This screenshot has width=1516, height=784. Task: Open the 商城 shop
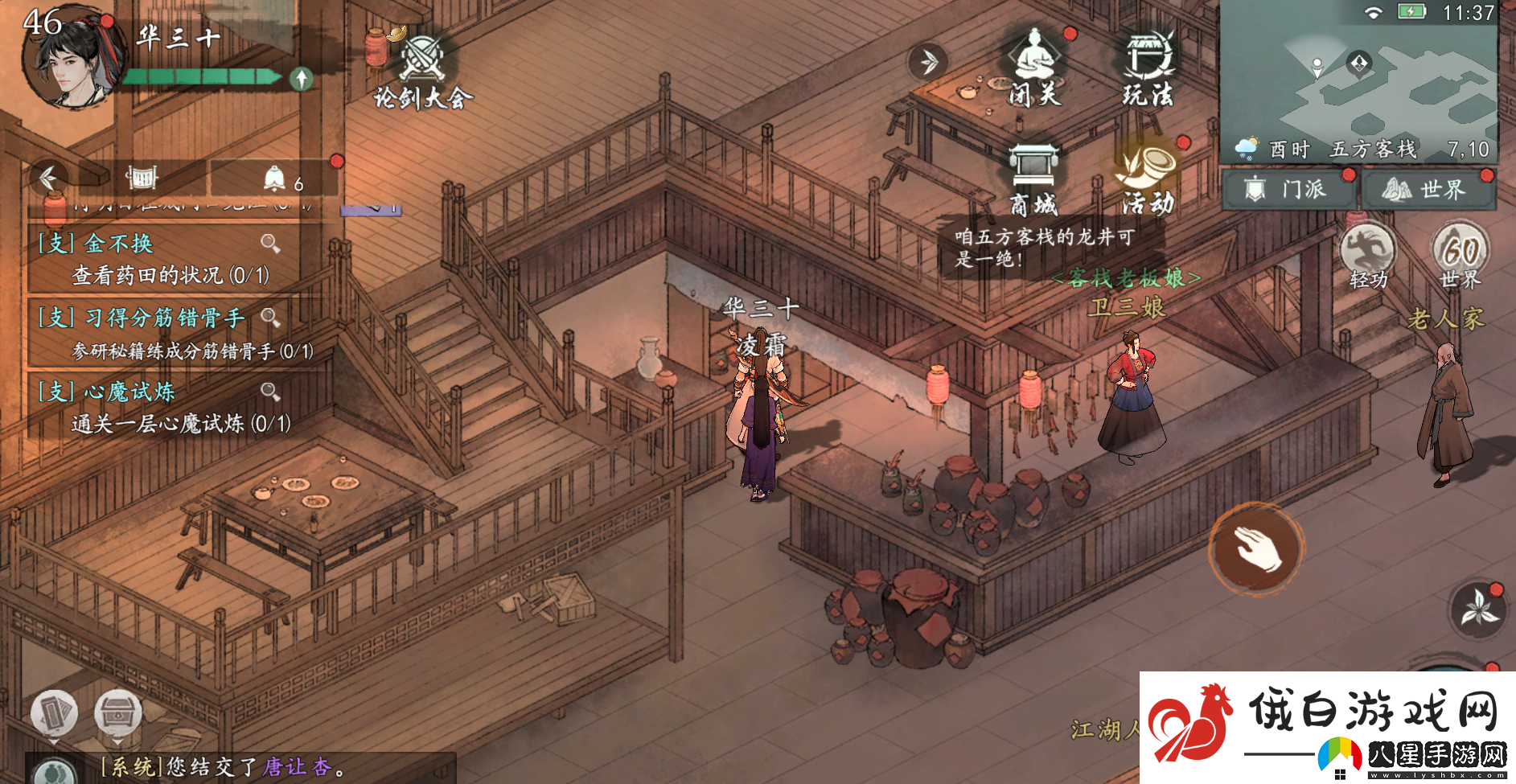pos(1033,179)
